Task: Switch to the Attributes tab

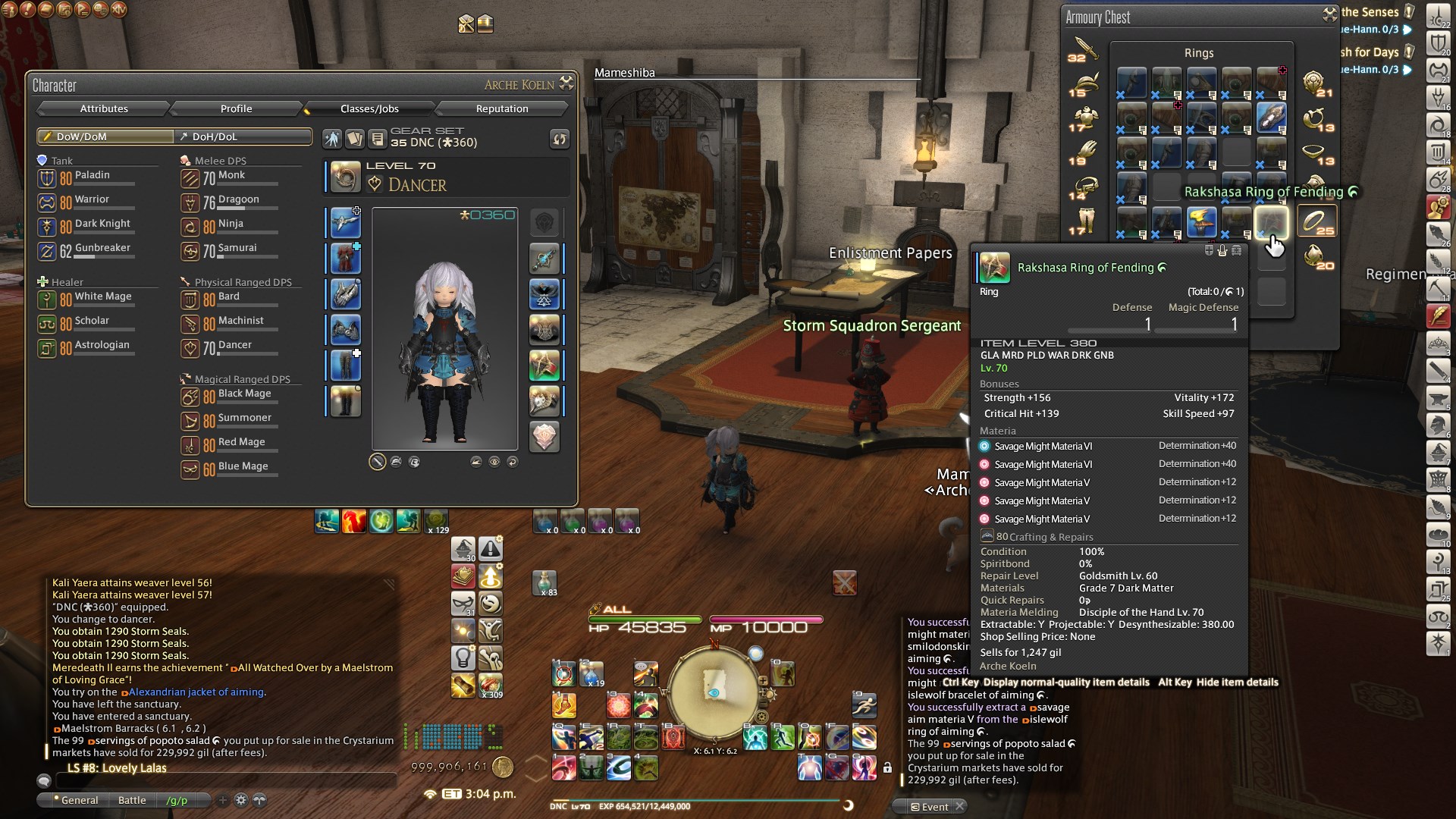Action: (104, 108)
